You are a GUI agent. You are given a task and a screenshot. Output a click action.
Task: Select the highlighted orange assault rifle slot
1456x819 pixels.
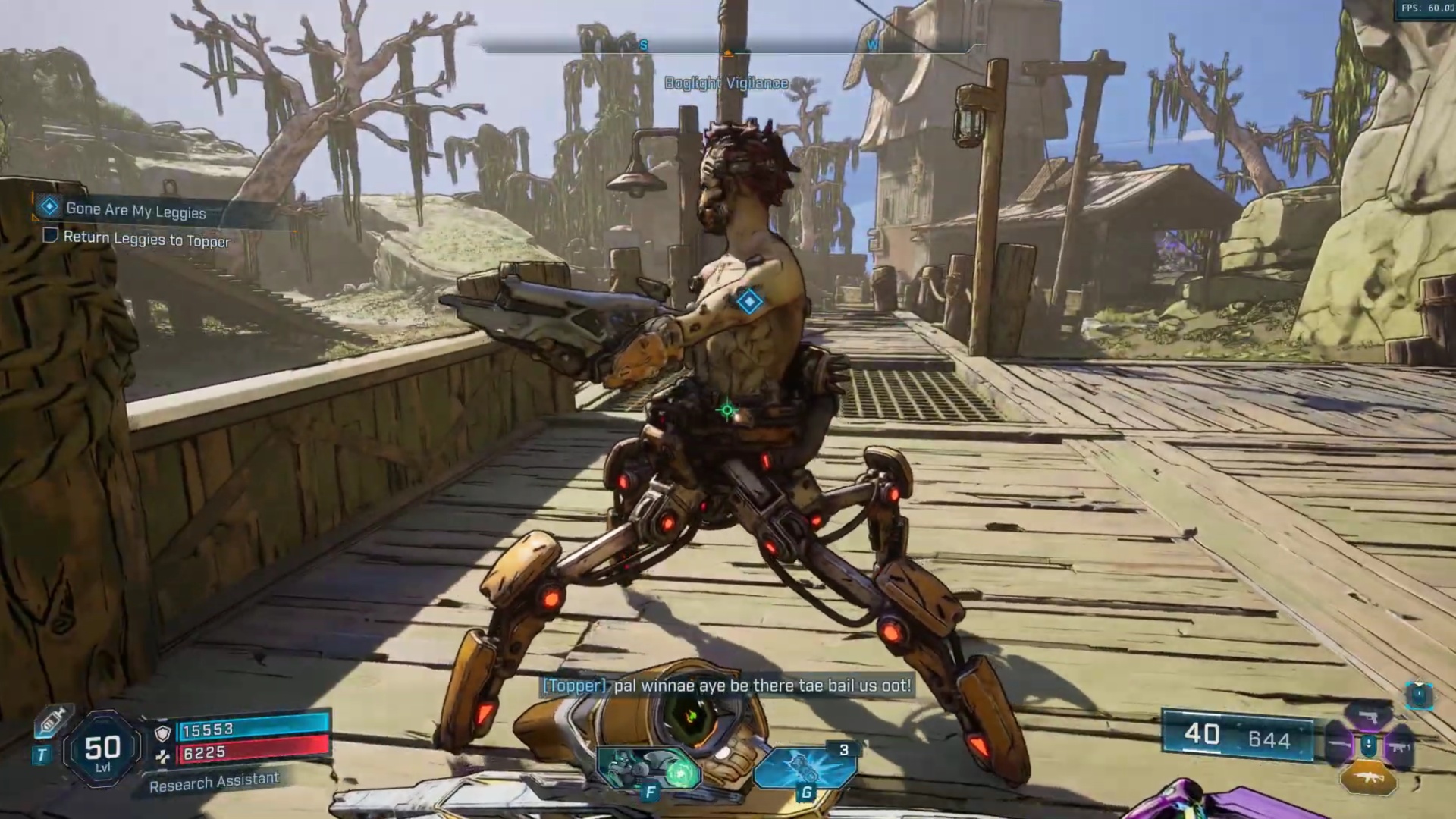(1368, 779)
